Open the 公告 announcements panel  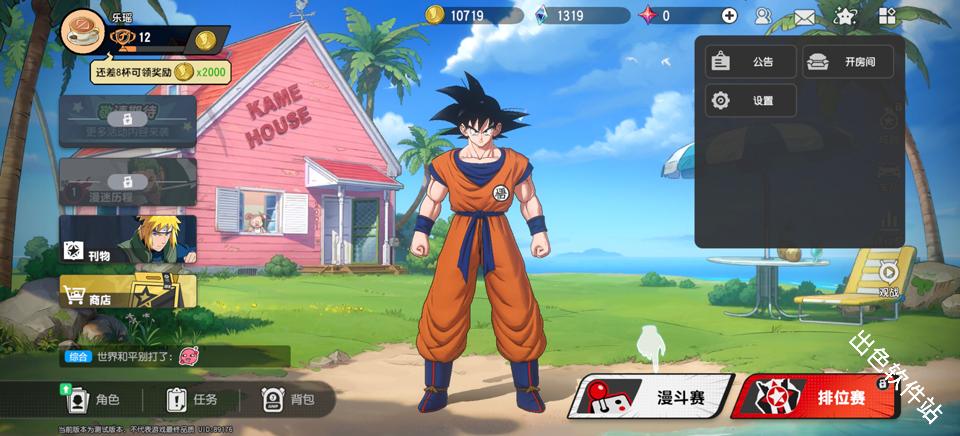pyautogui.click(x=750, y=62)
